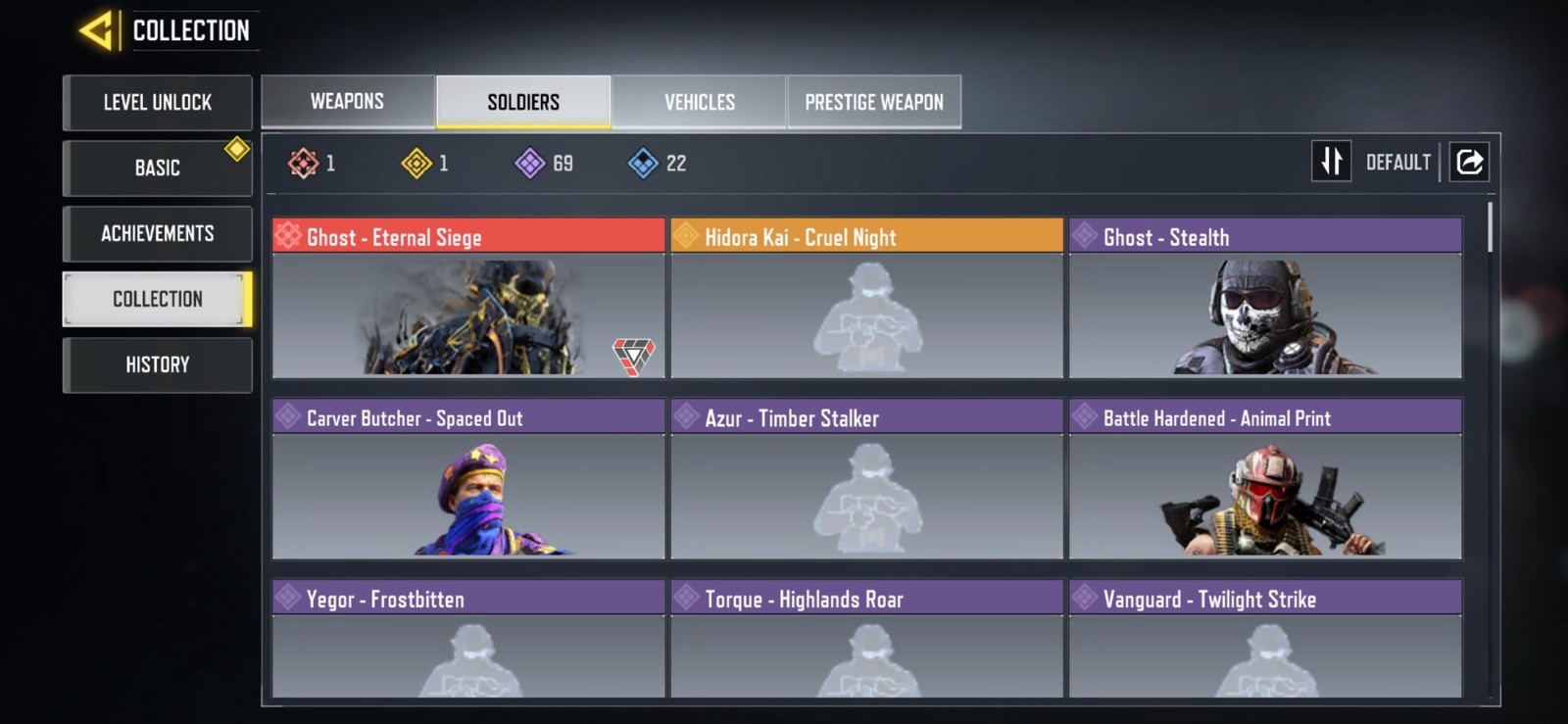
Task: Switch to the Vehicles tab
Action: click(699, 102)
